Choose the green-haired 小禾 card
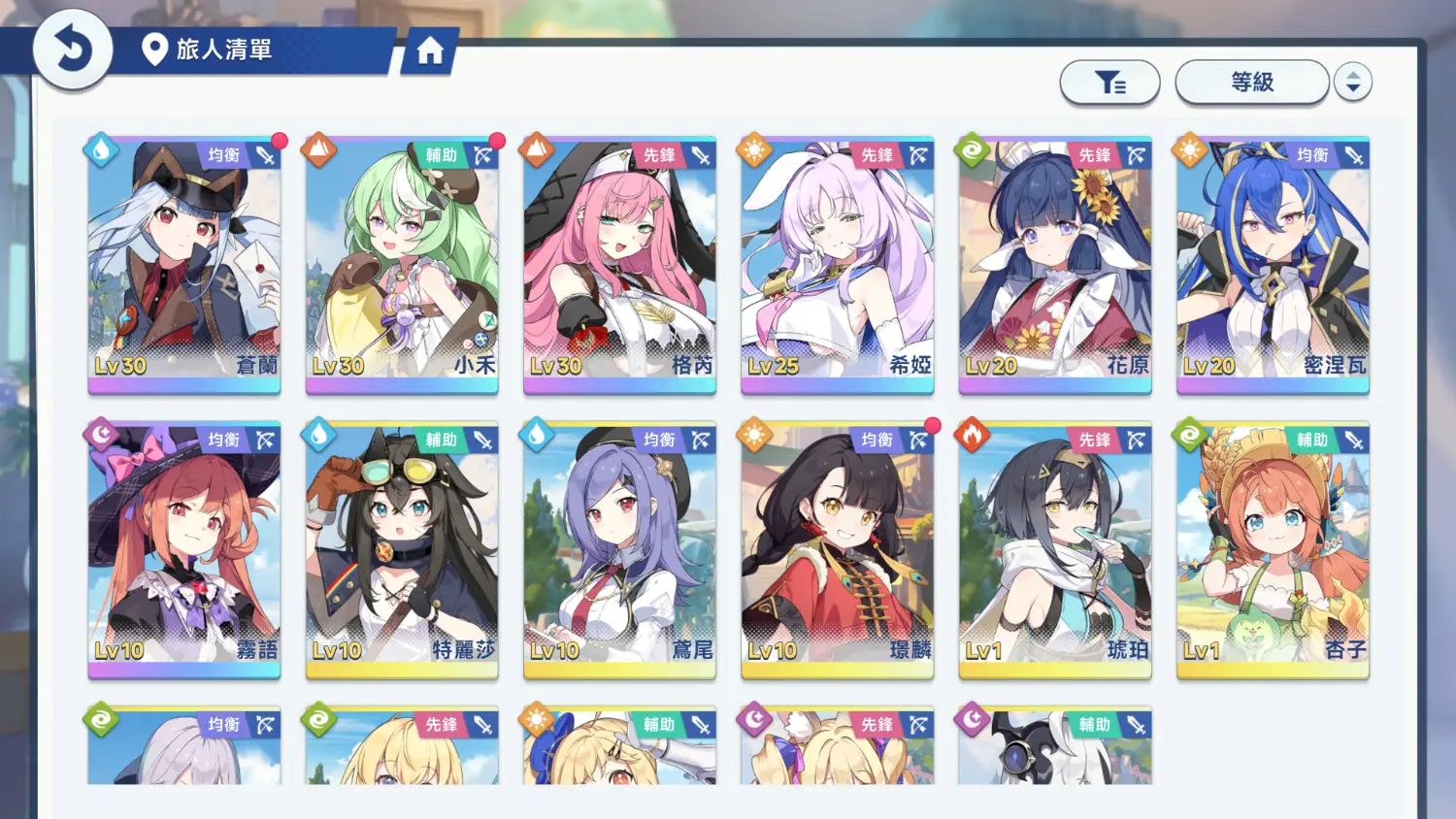 point(402,264)
